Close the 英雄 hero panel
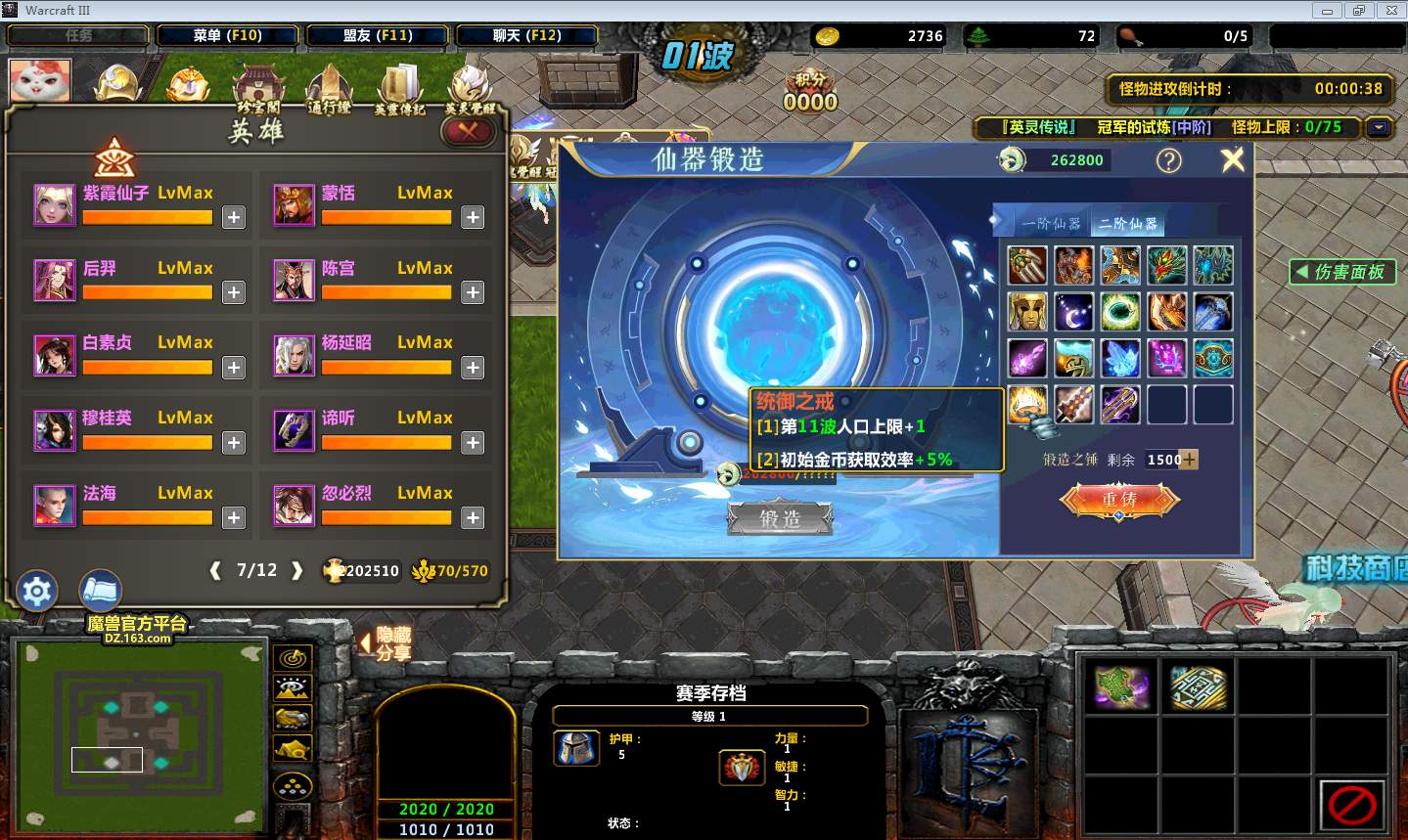Image resolution: width=1408 pixels, height=840 pixels. pos(468,131)
